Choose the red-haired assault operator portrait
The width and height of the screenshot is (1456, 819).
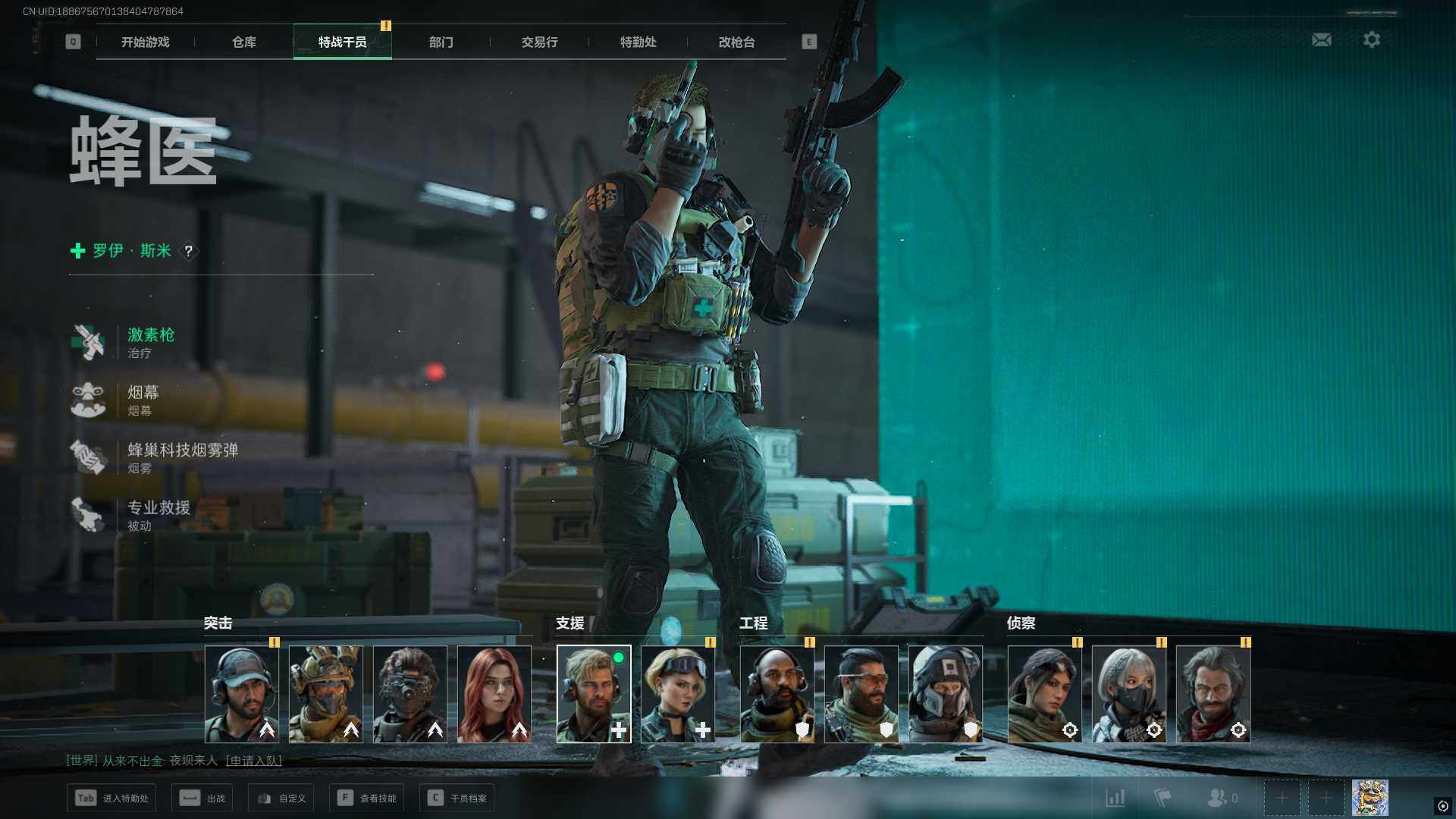494,693
